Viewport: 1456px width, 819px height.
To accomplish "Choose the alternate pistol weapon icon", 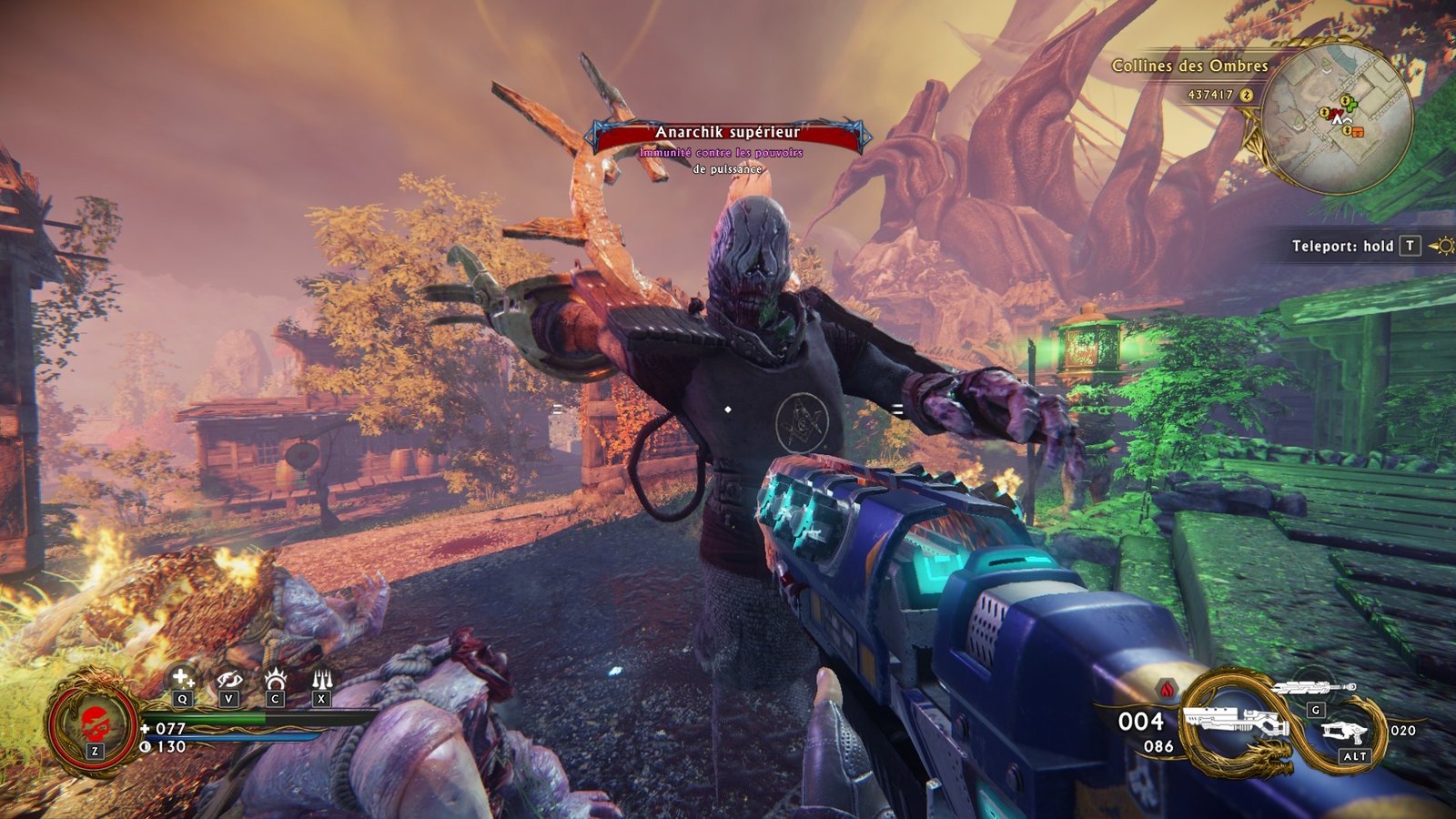I will pyautogui.click(x=1345, y=733).
